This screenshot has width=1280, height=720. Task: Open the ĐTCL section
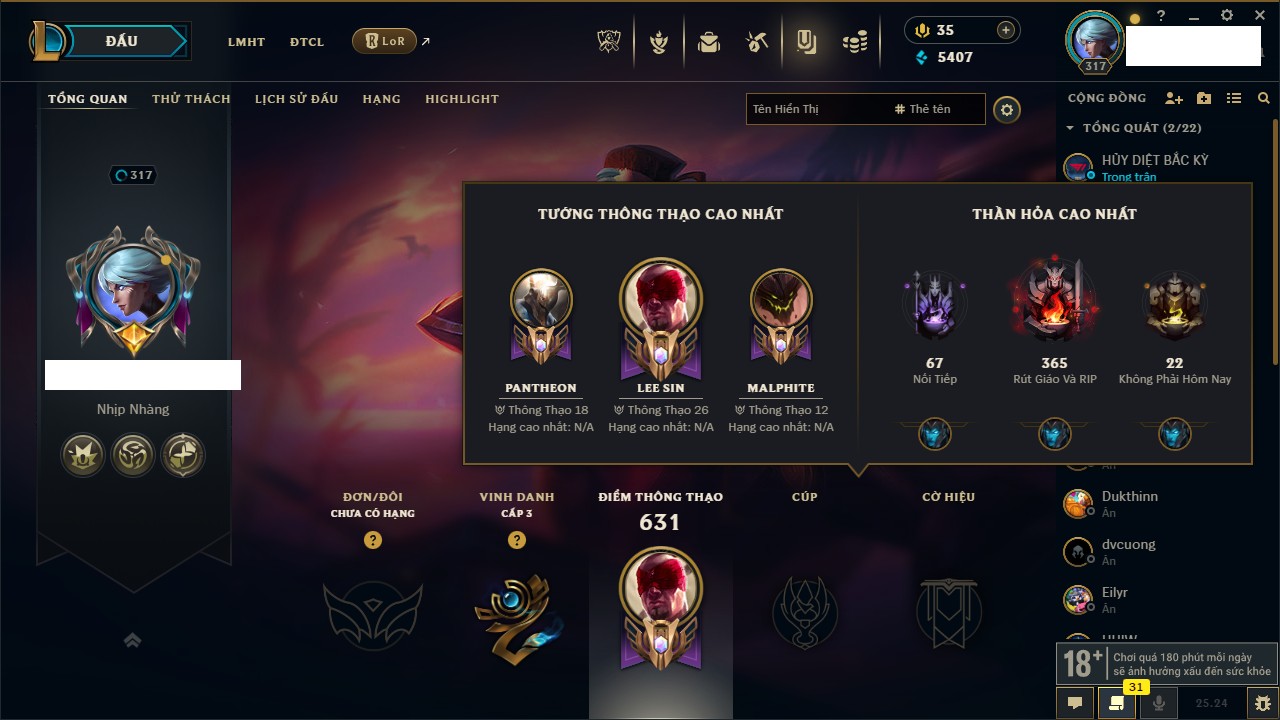(x=307, y=42)
